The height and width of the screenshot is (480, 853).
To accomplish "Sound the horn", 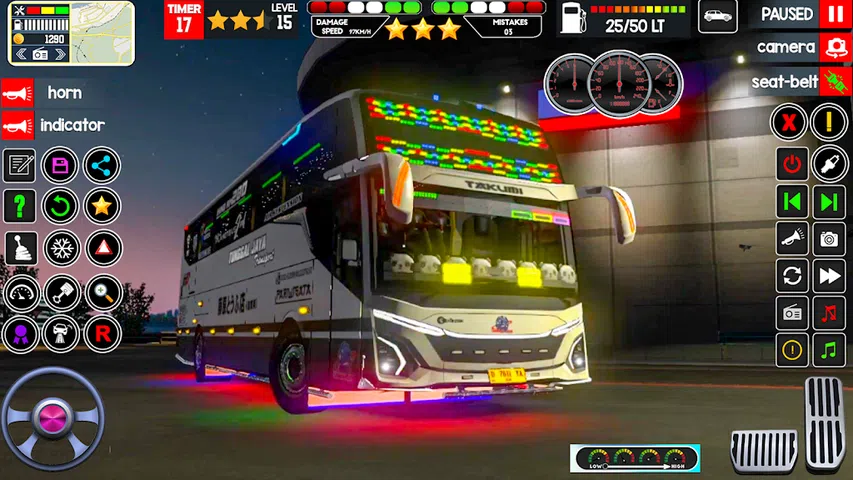I will tap(17, 93).
